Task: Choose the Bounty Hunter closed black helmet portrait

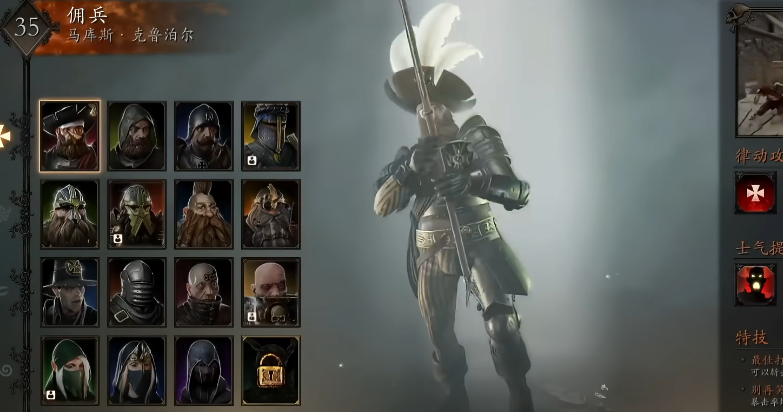Action: [137, 291]
